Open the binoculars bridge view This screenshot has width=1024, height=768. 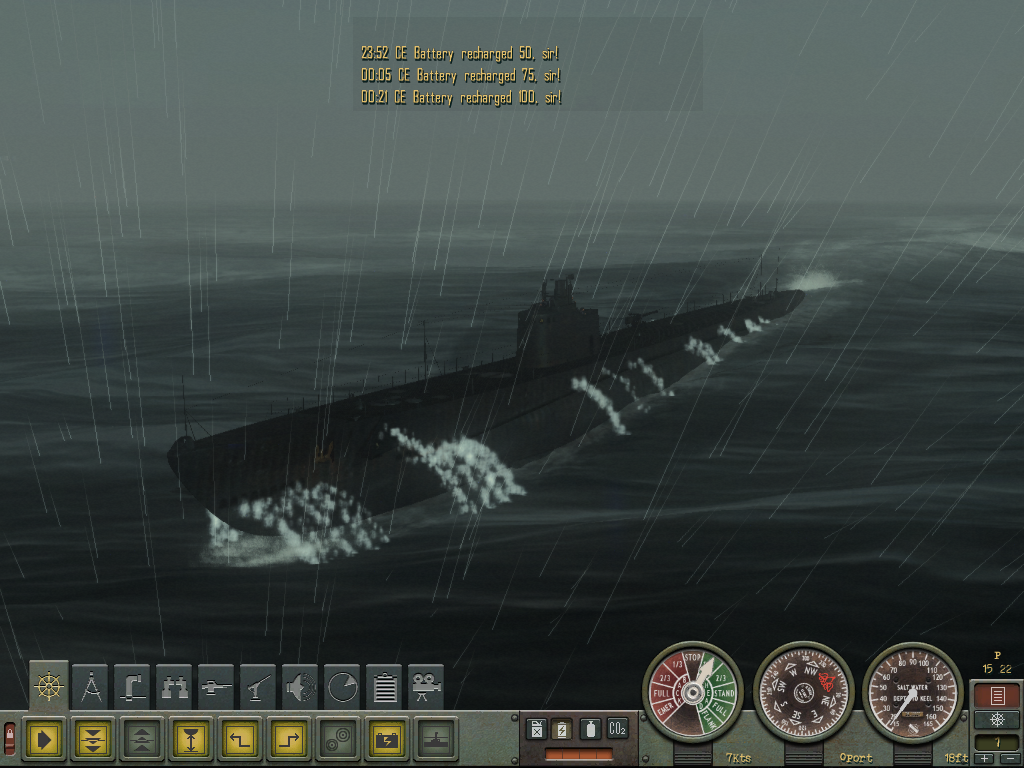(175, 687)
